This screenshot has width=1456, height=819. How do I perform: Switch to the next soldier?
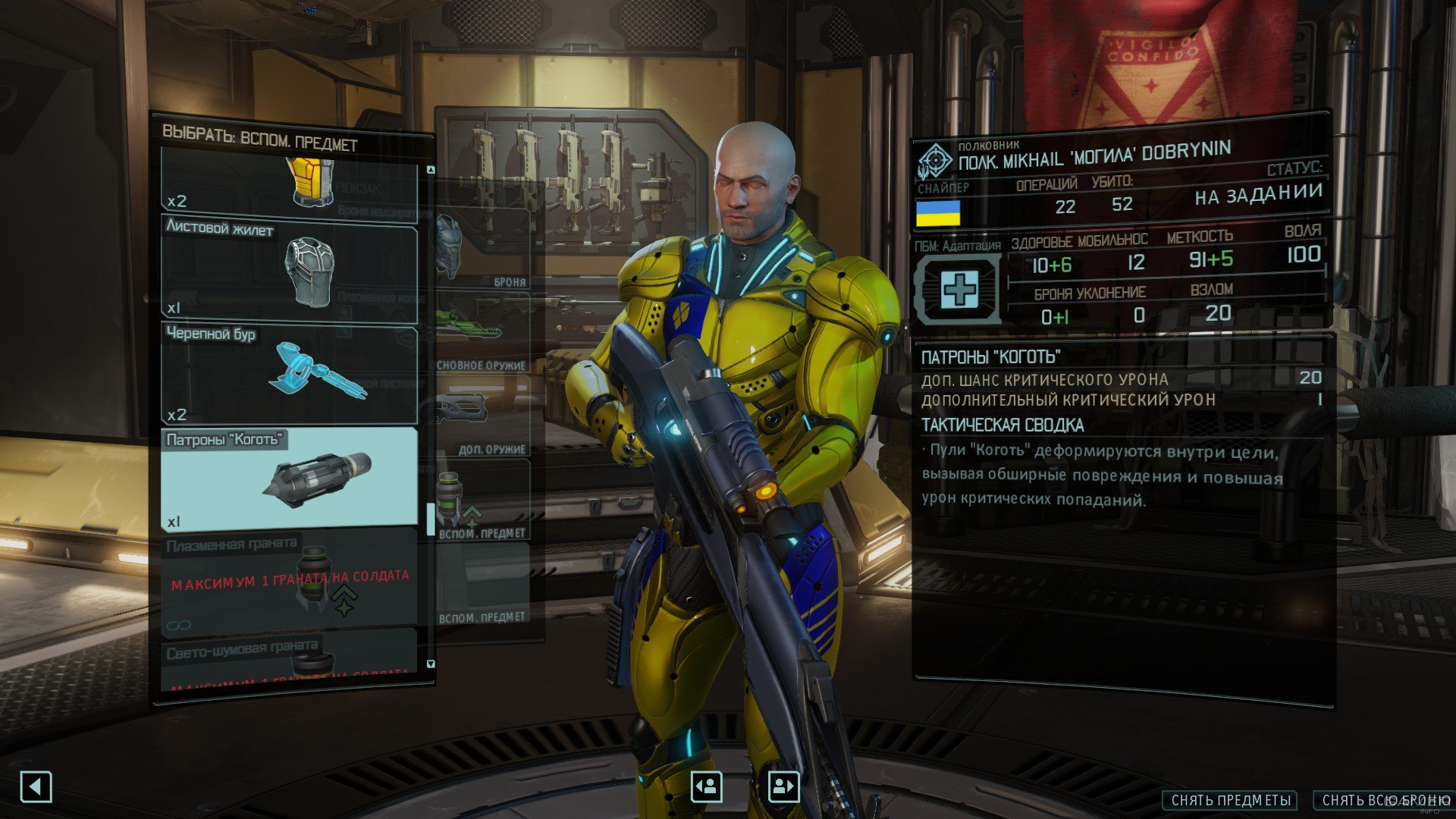(x=783, y=786)
